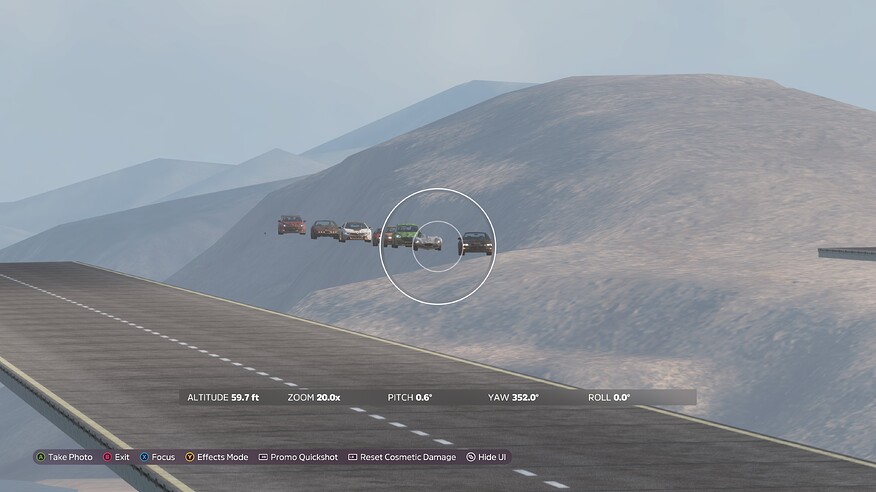Choose Promo Quickshot
The height and width of the screenshot is (492, 876).
[297, 457]
